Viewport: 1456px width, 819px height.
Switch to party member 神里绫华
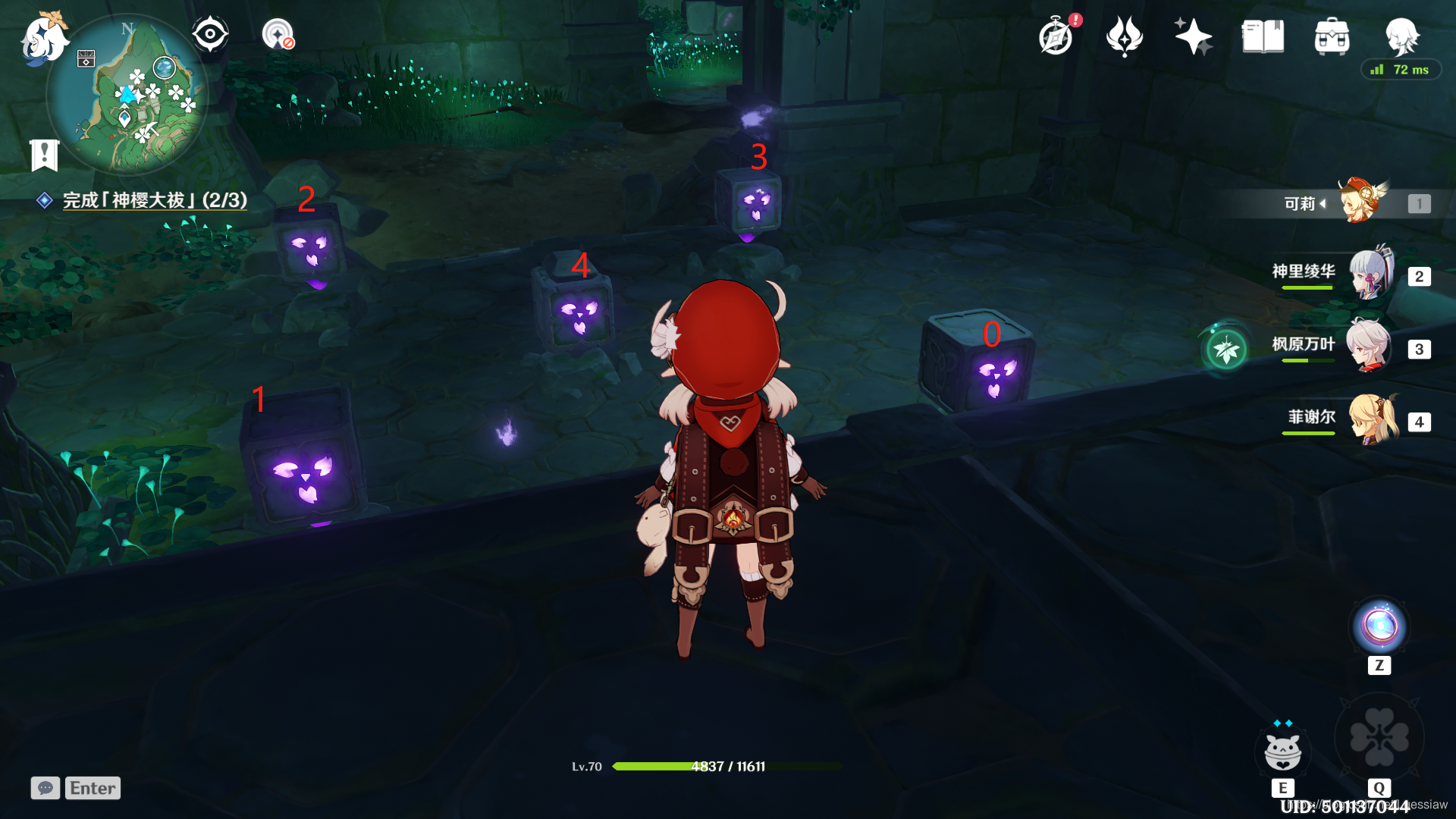click(x=1370, y=275)
